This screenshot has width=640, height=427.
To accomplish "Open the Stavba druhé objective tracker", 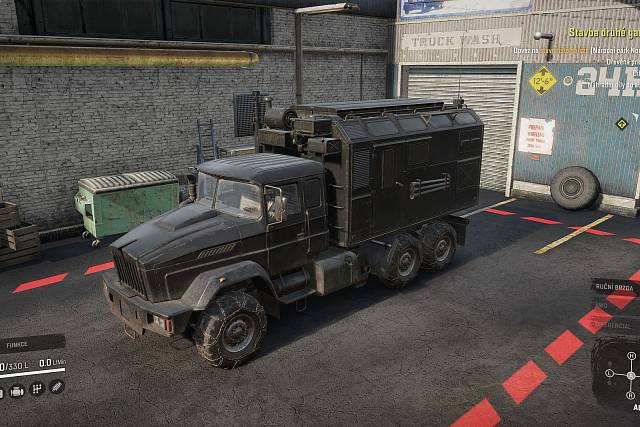I will [x=603, y=33].
